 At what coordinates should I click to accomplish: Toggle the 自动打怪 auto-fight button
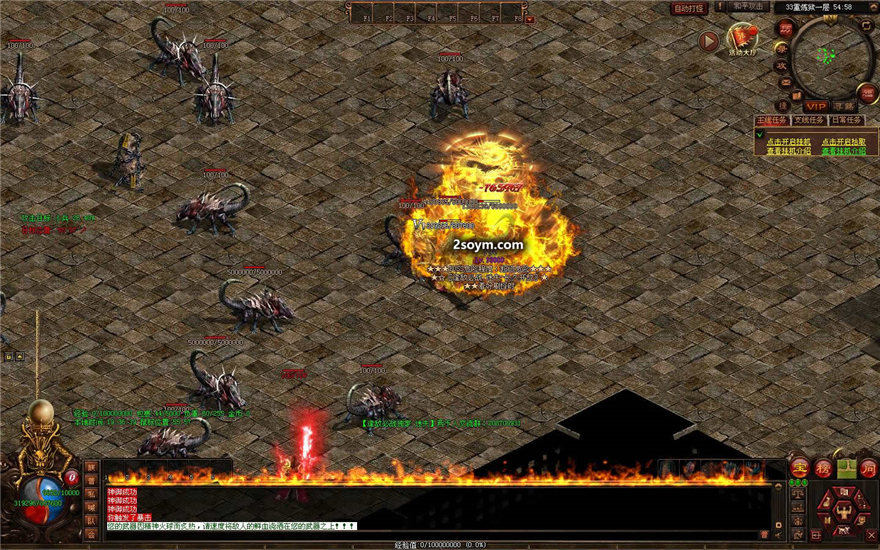689,8
